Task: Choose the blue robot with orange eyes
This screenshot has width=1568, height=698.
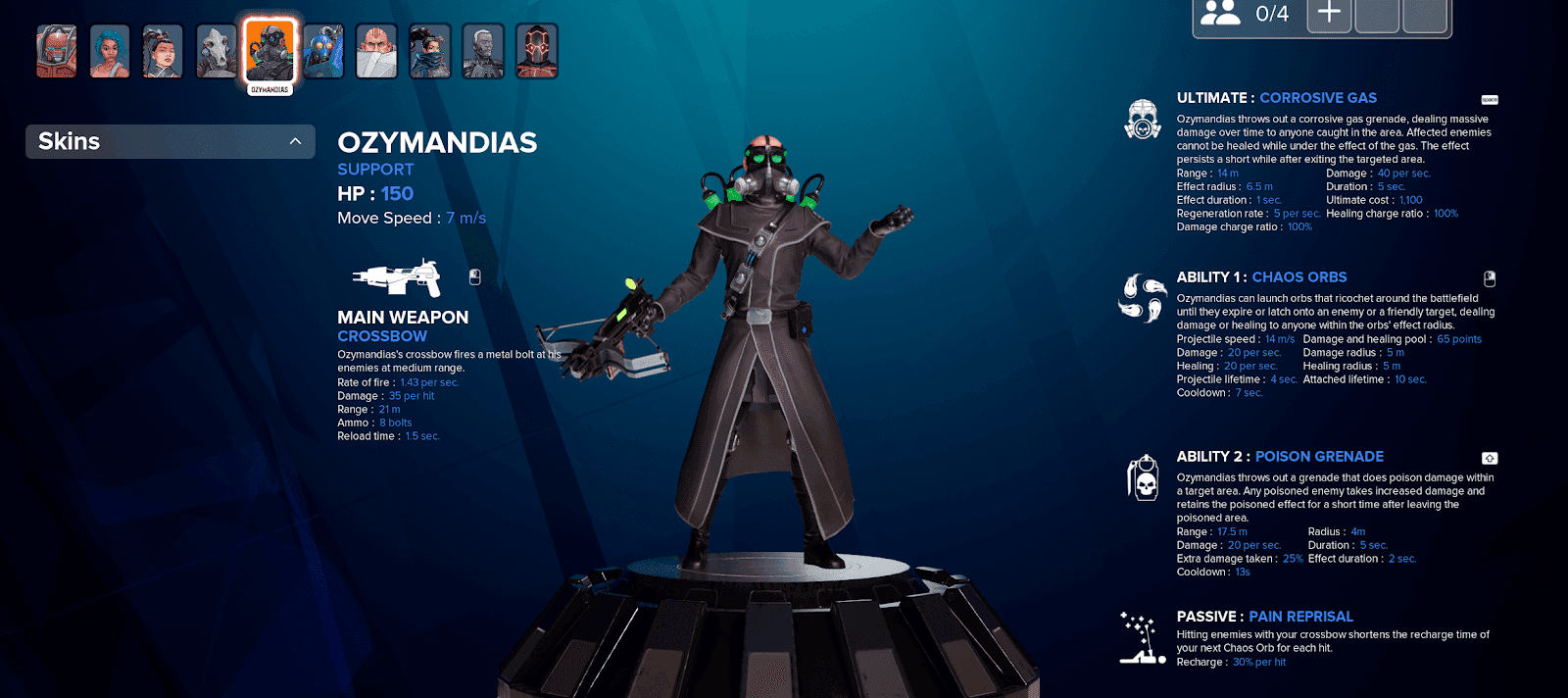Action: click(323, 51)
